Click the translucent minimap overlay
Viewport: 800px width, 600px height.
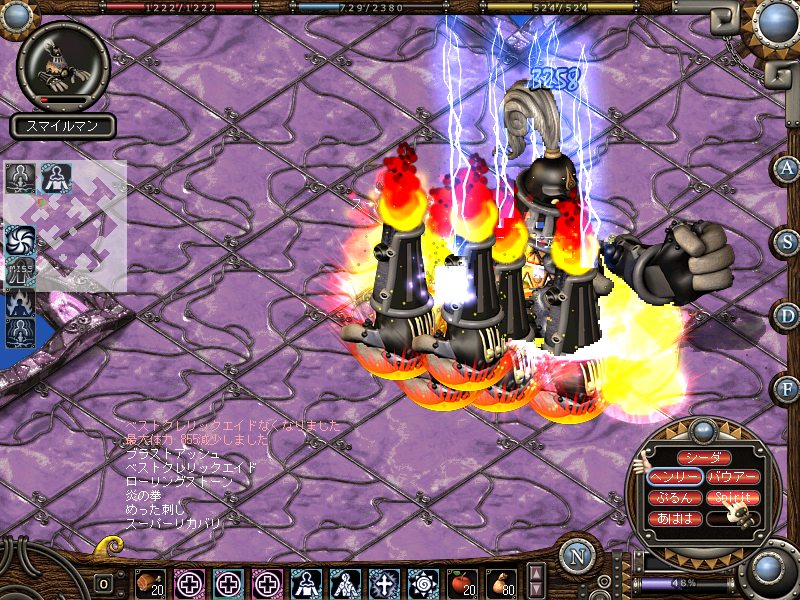(x=82, y=228)
